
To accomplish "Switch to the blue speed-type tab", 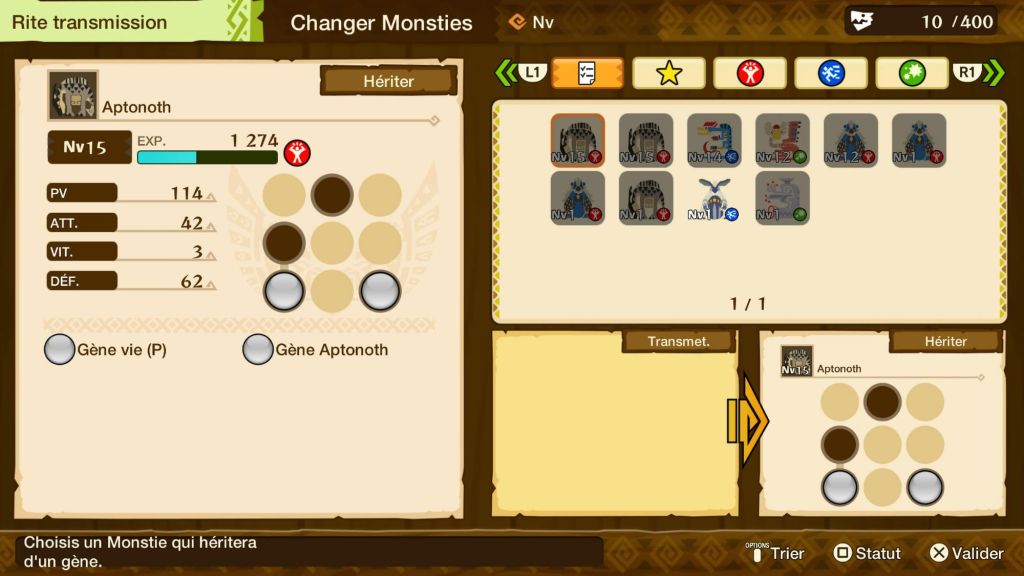I will pos(830,73).
